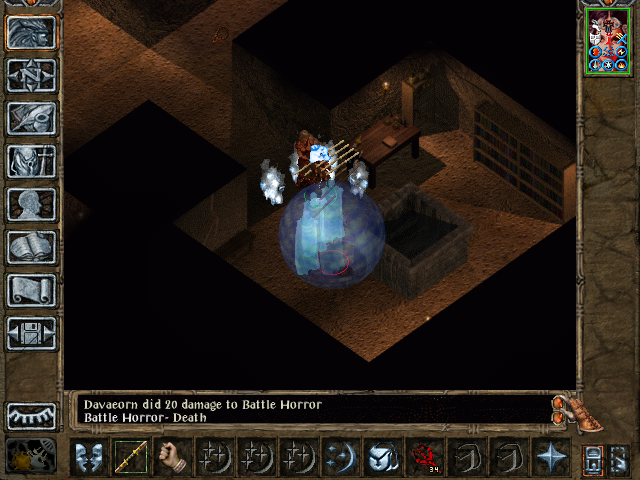Image resolution: width=640 pixels, height=480 pixels.
Task: Select the fist attack slot
Action: click(172, 458)
